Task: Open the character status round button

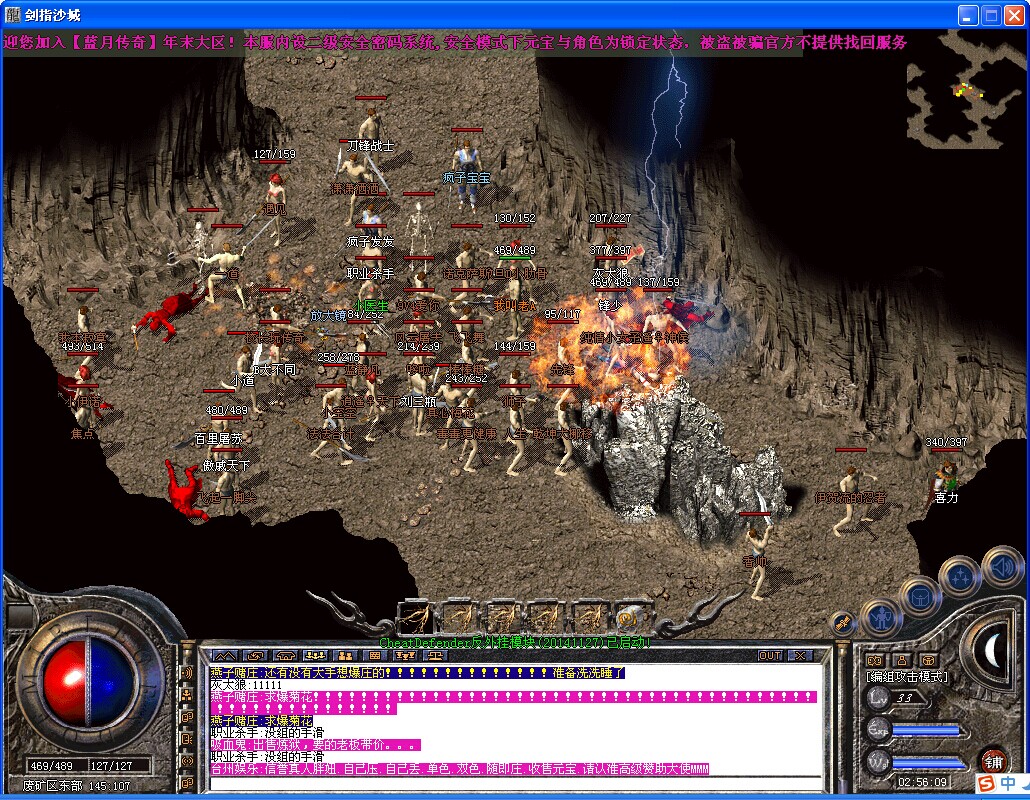Action: pos(881,617)
